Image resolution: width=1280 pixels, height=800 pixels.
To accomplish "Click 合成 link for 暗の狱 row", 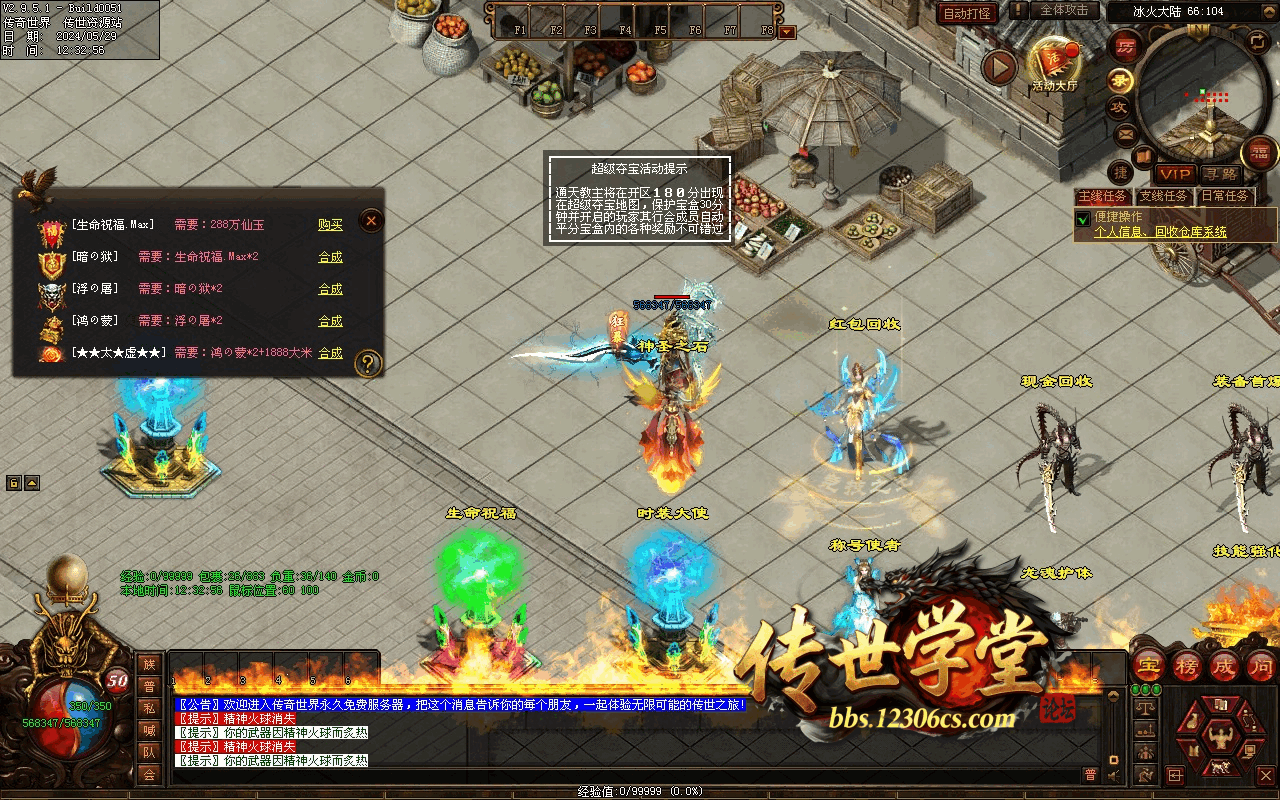I will point(330,257).
